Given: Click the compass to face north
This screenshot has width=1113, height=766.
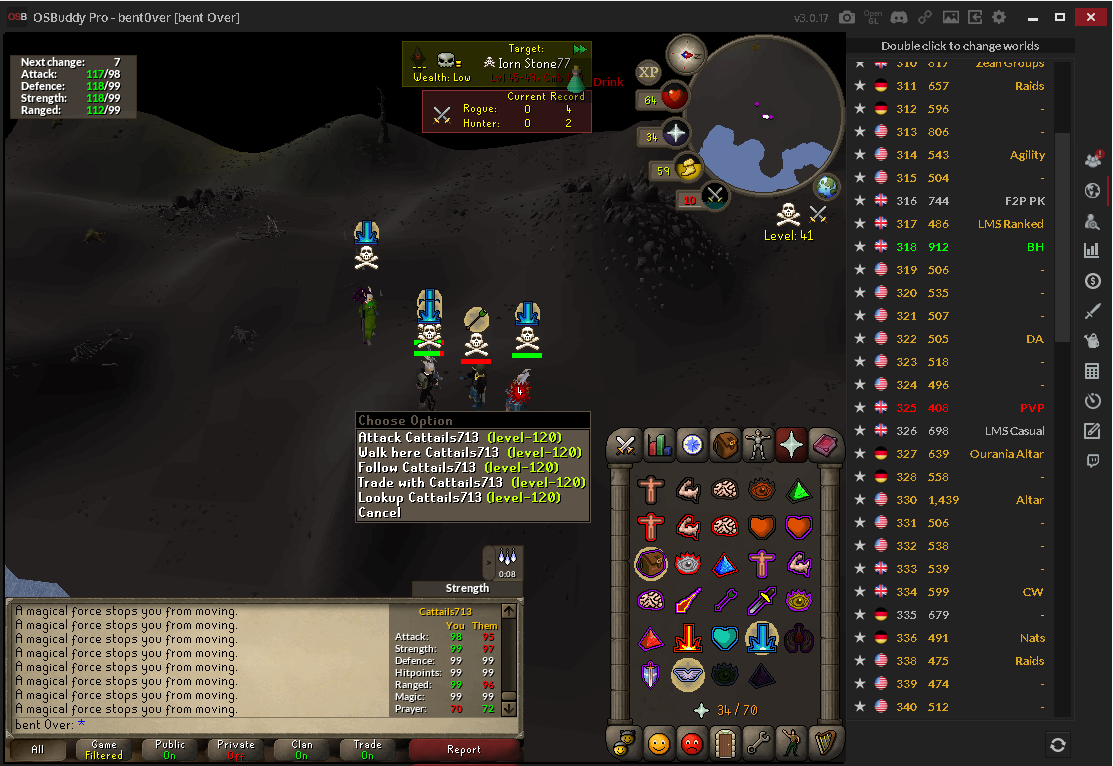Looking at the screenshot, I should (687, 52).
